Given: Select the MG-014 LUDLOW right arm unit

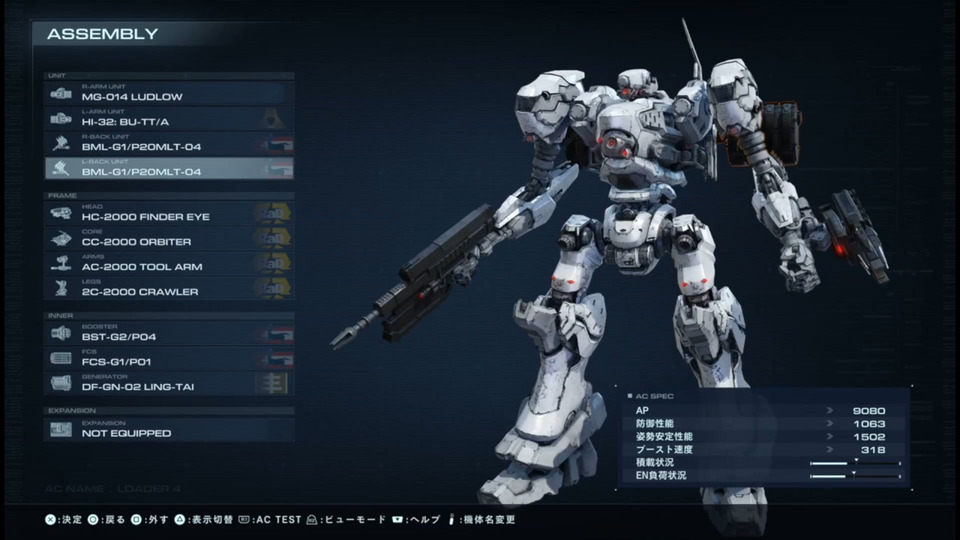Looking at the screenshot, I should click(x=168, y=94).
